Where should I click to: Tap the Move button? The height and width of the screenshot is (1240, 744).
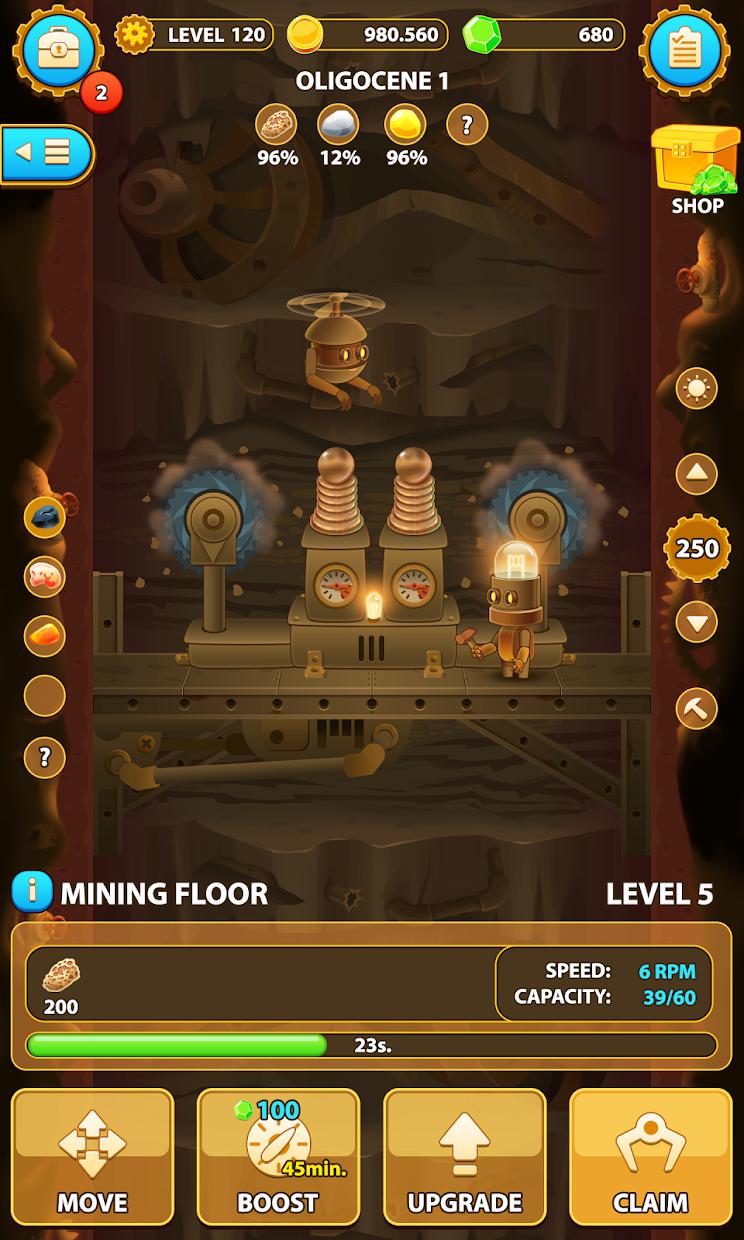[x=92, y=1156]
